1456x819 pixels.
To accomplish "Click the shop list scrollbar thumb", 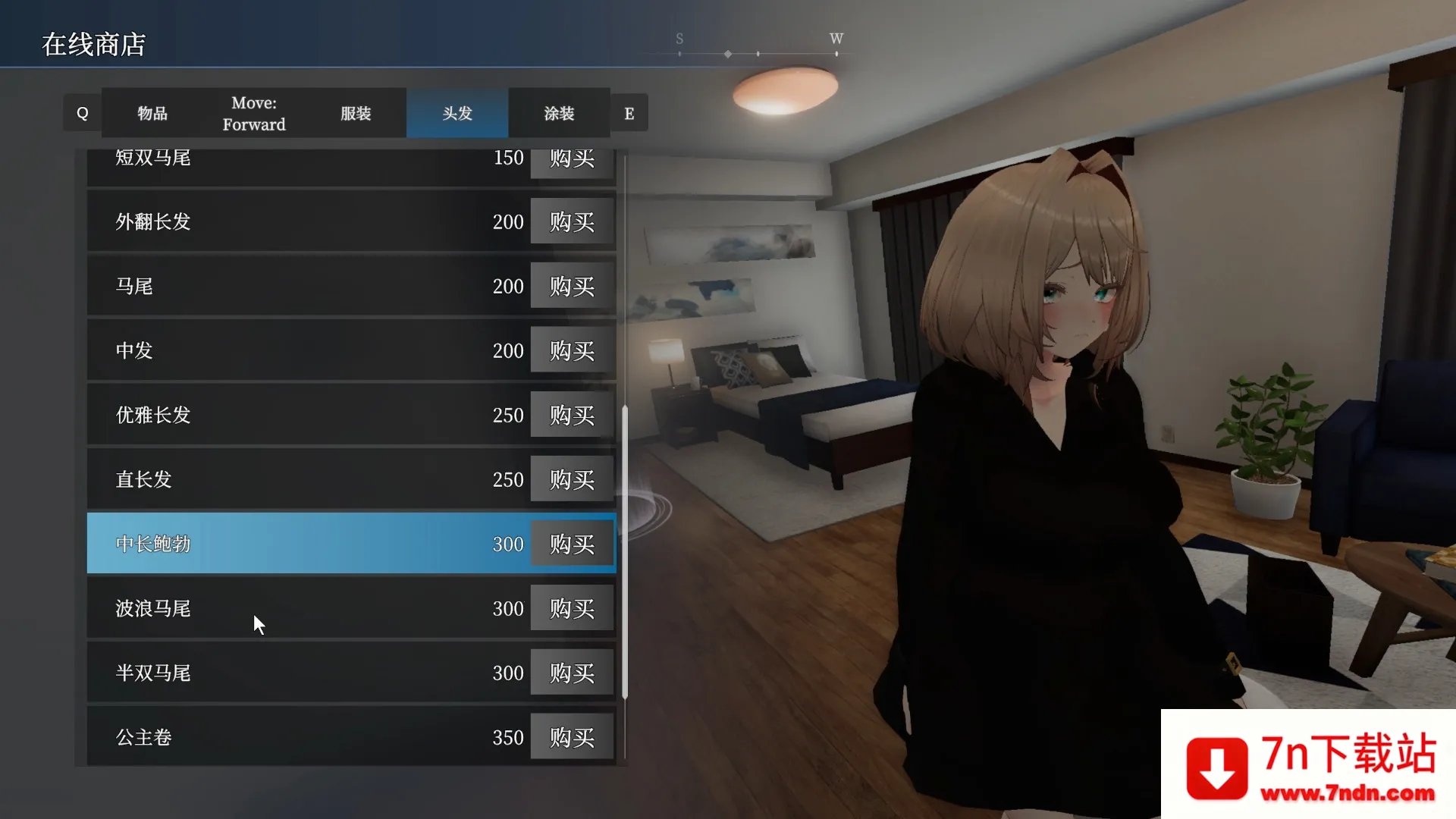I will [x=625, y=552].
